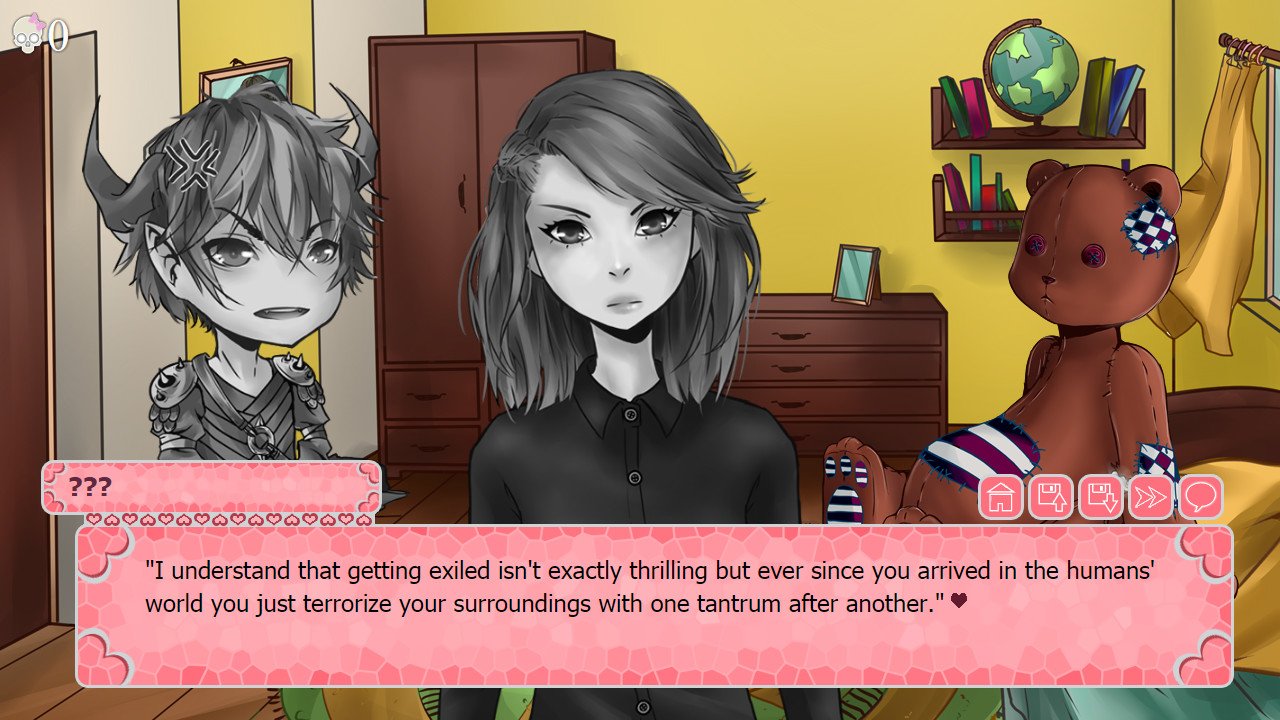1280x720 pixels.
Task: Click the wardrobe doors behind the girl
Action: point(430,200)
